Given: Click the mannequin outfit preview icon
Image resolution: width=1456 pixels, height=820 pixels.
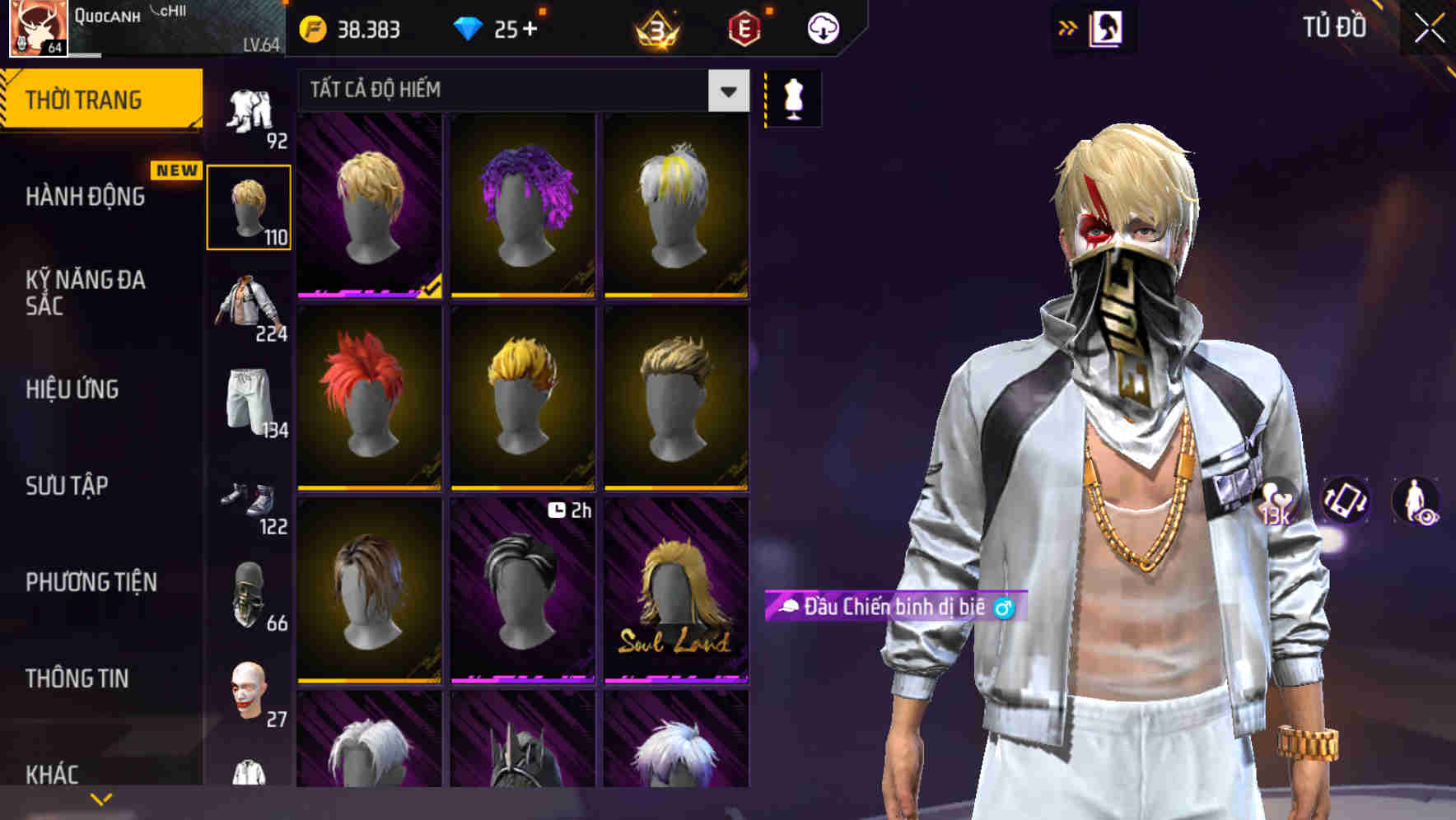Looking at the screenshot, I should (793, 97).
